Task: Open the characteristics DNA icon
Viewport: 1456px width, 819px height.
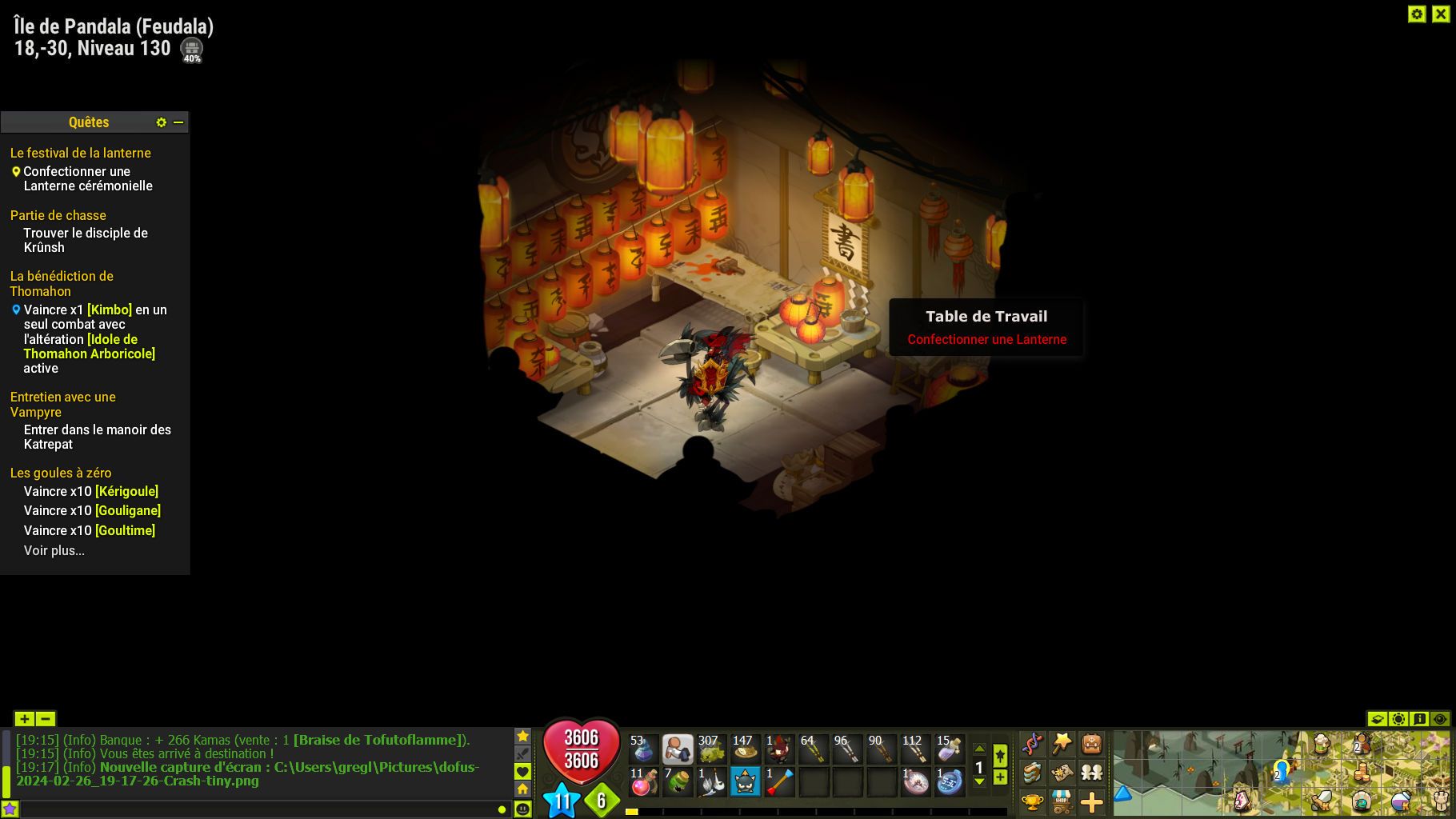Action: click(x=1032, y=741)
